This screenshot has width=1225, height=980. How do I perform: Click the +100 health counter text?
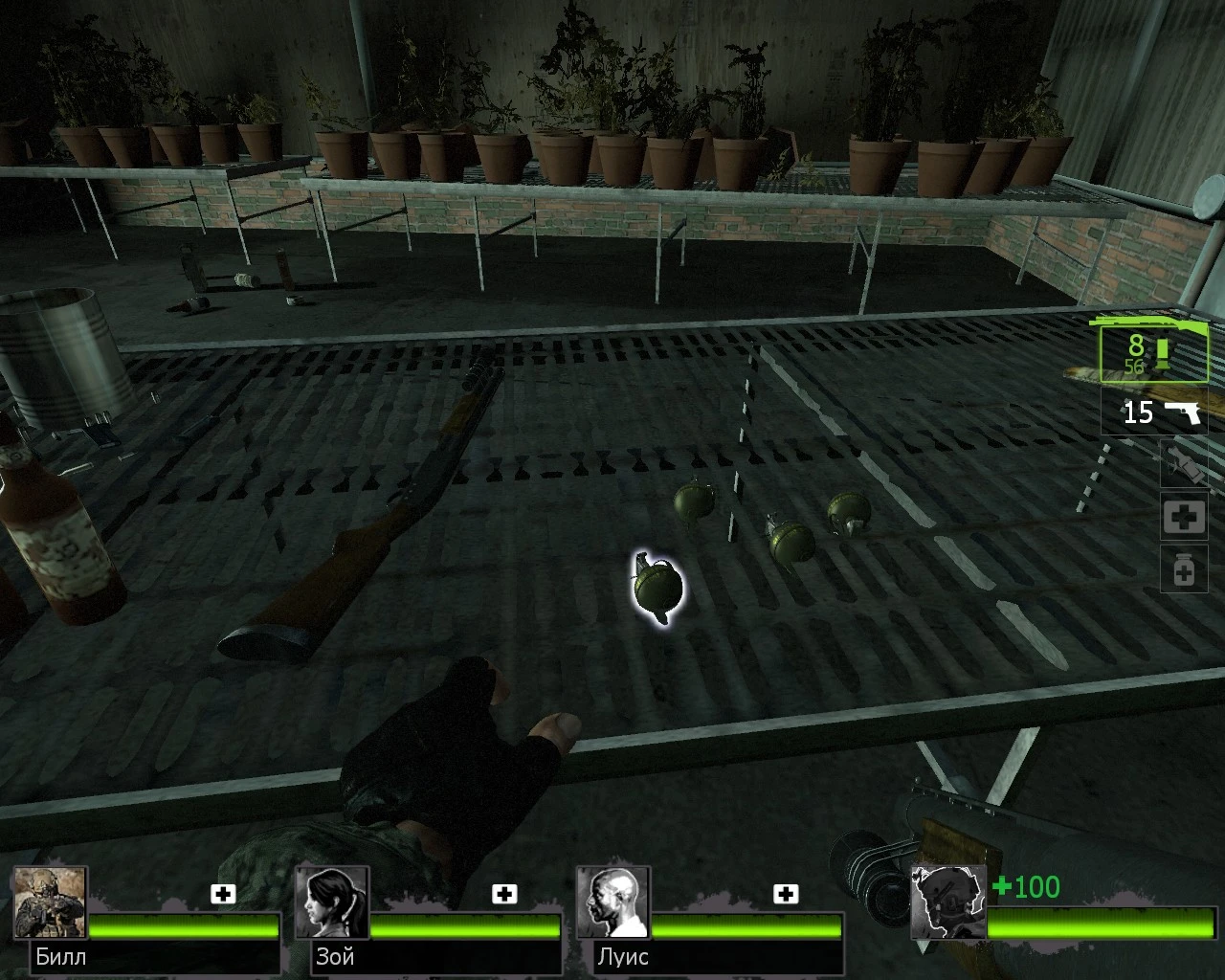(1027, 888)
